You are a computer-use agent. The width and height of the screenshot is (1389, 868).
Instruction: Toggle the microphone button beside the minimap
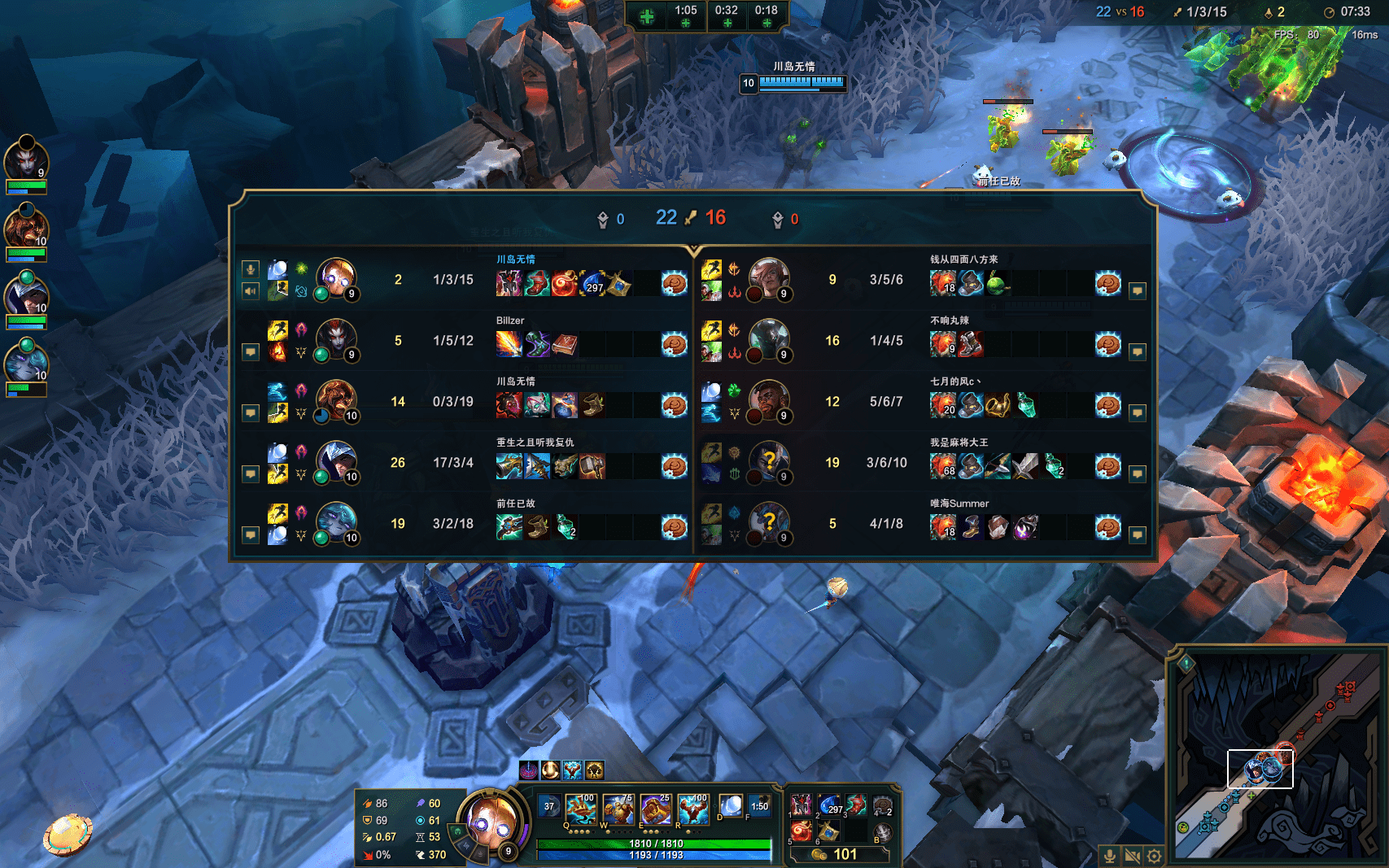(1109, 856)
